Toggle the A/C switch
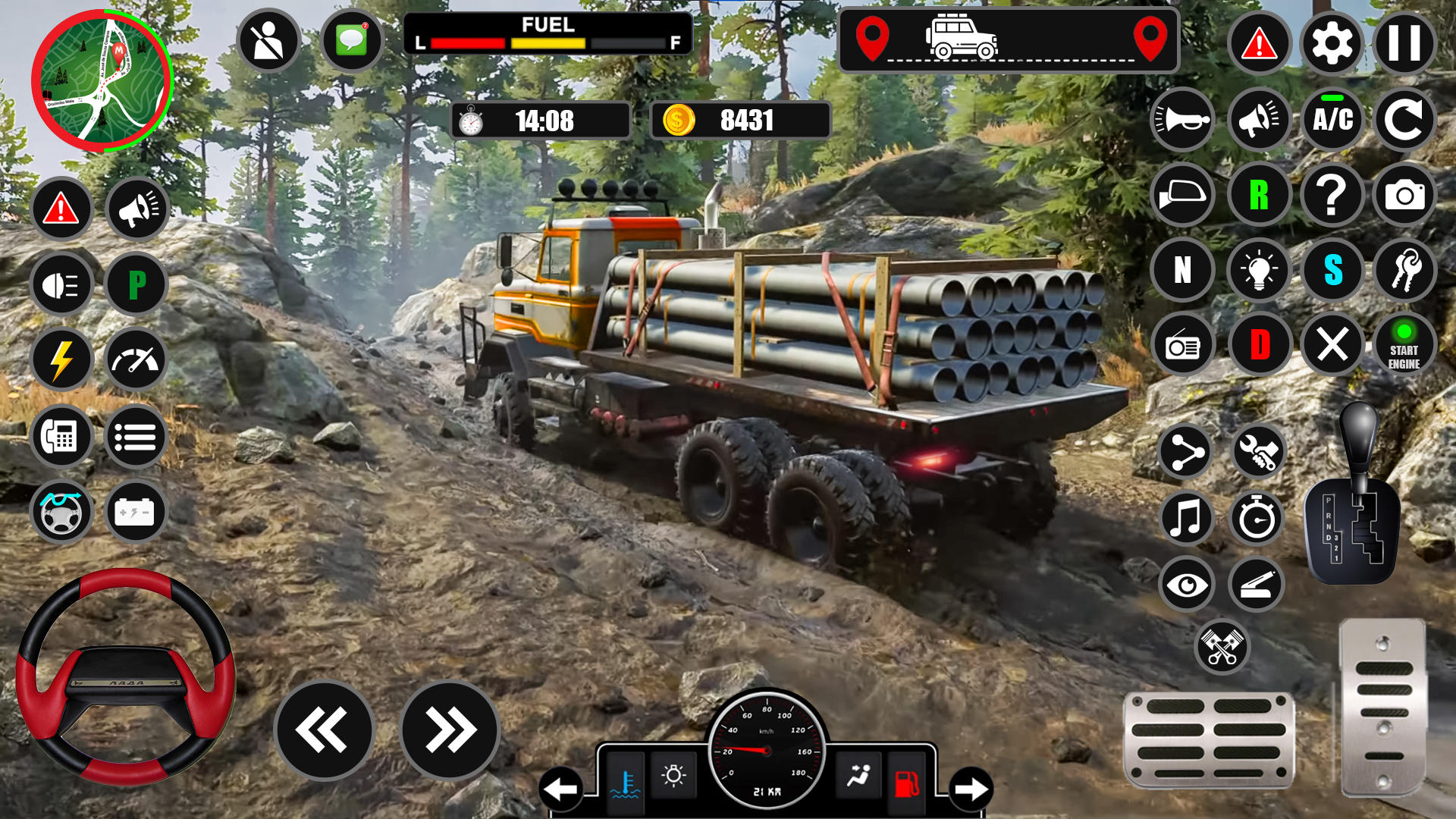The image size is (1456, 819). point(1332,119)
